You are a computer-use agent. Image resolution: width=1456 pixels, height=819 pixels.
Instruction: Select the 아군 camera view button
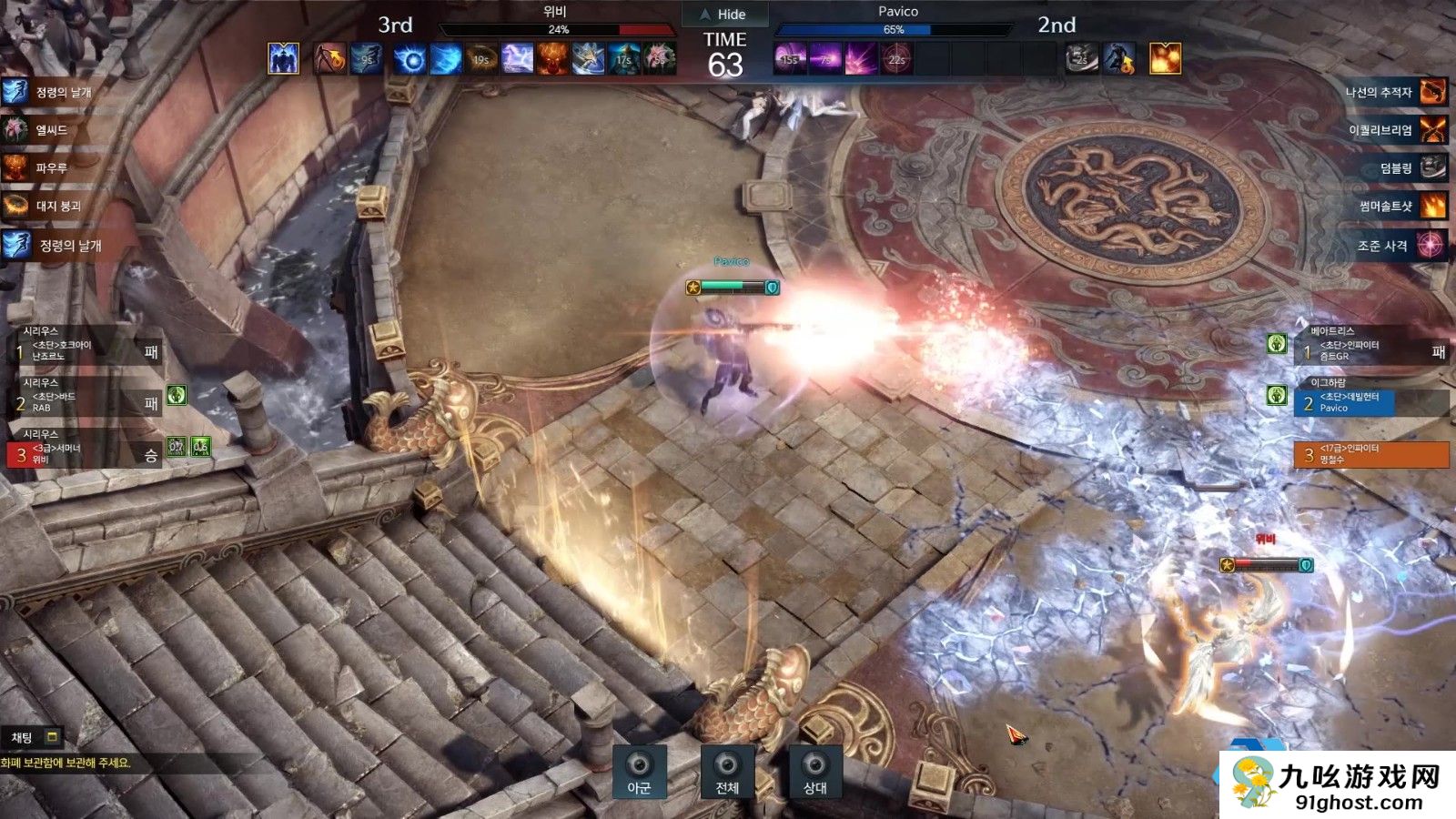click(639, 772)
